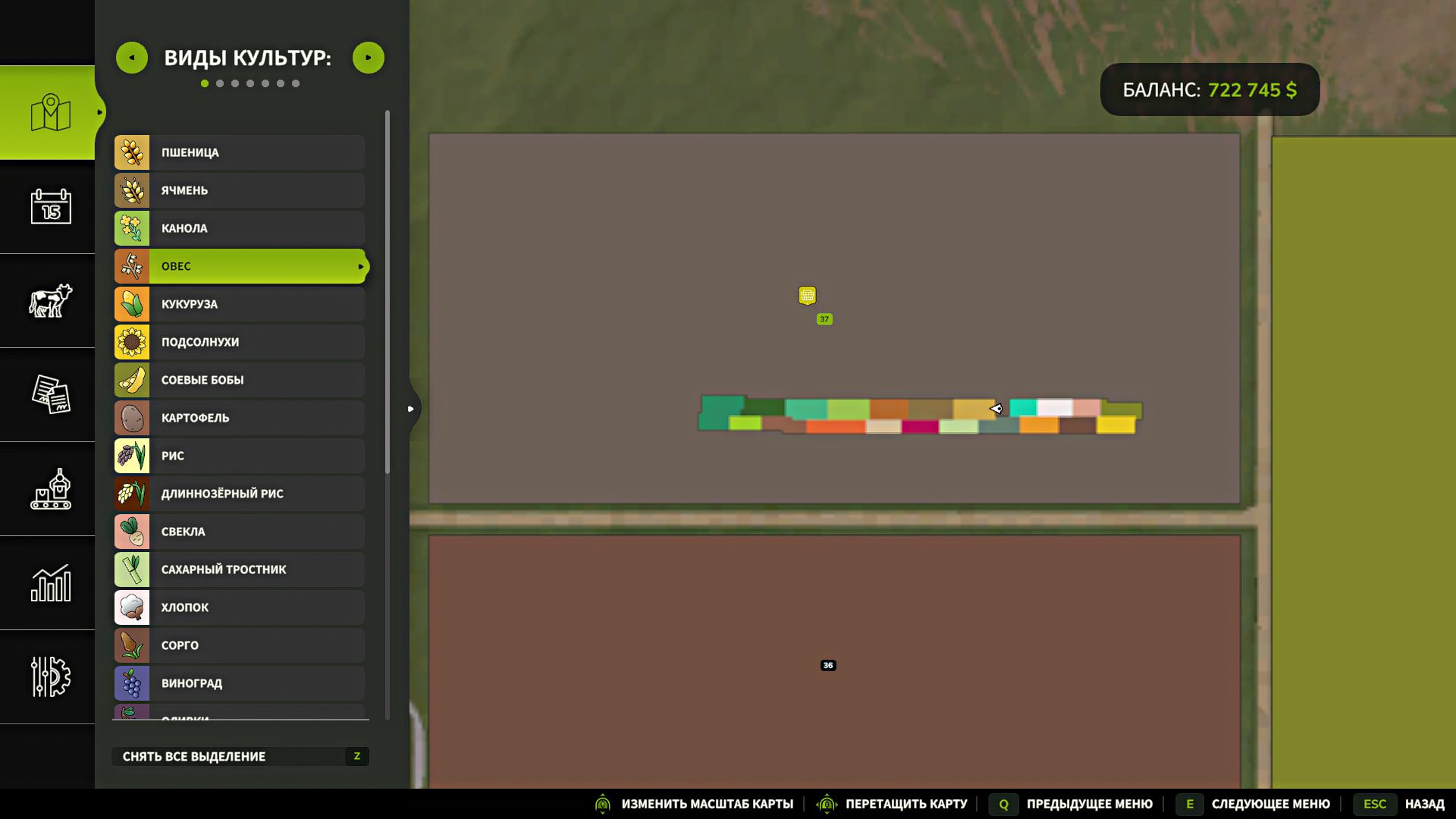Select the map view icon in the sidebar
The height and width of the screenshot is (819, 1456).
coord(48,112)
